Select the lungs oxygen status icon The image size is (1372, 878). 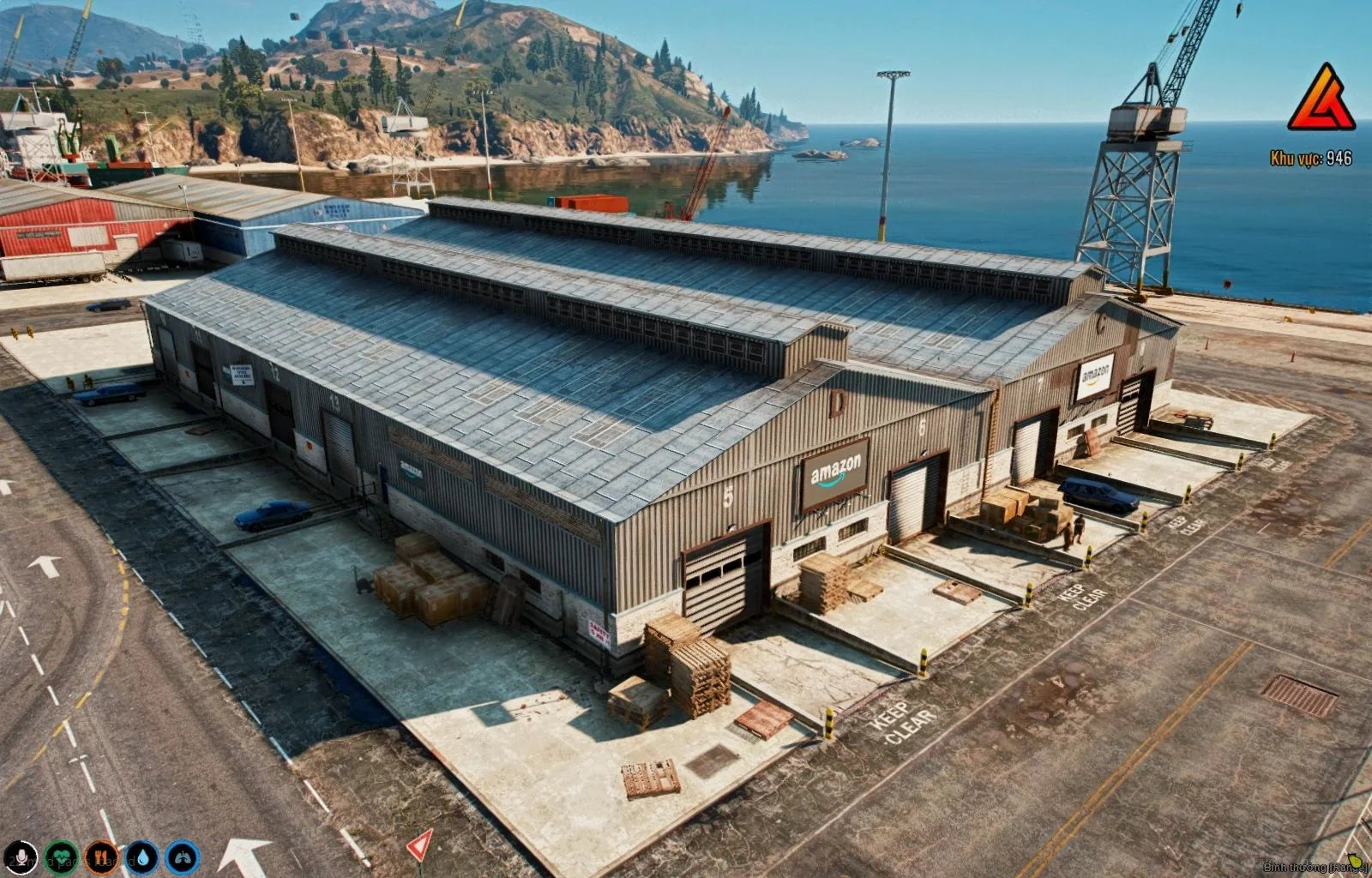coord(183,857)
